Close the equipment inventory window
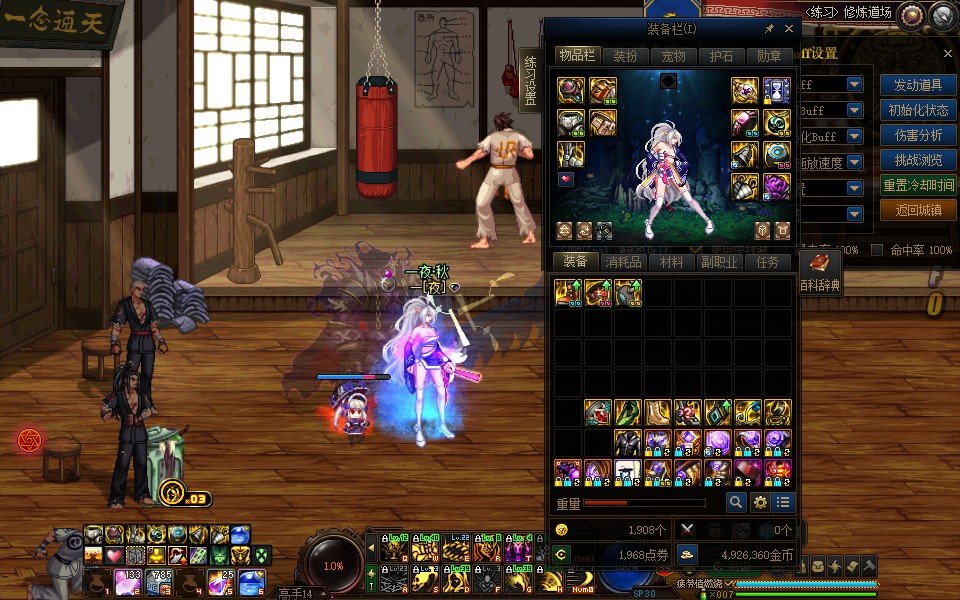This screenshot has height=600, width=960. tap(789, 30)
